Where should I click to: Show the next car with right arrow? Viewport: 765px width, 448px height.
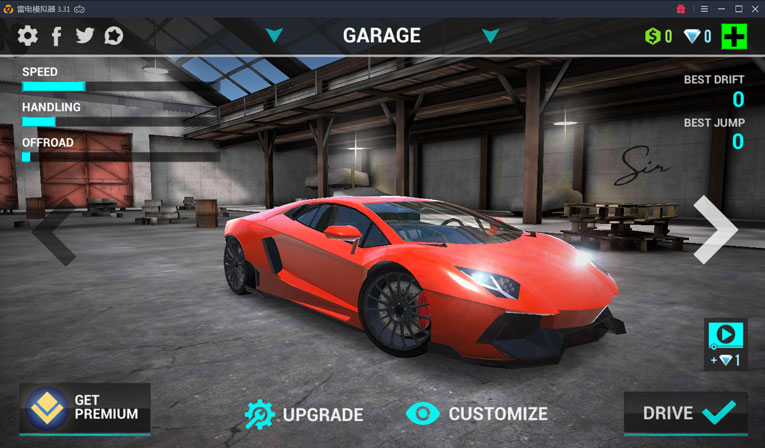(715, 230)
